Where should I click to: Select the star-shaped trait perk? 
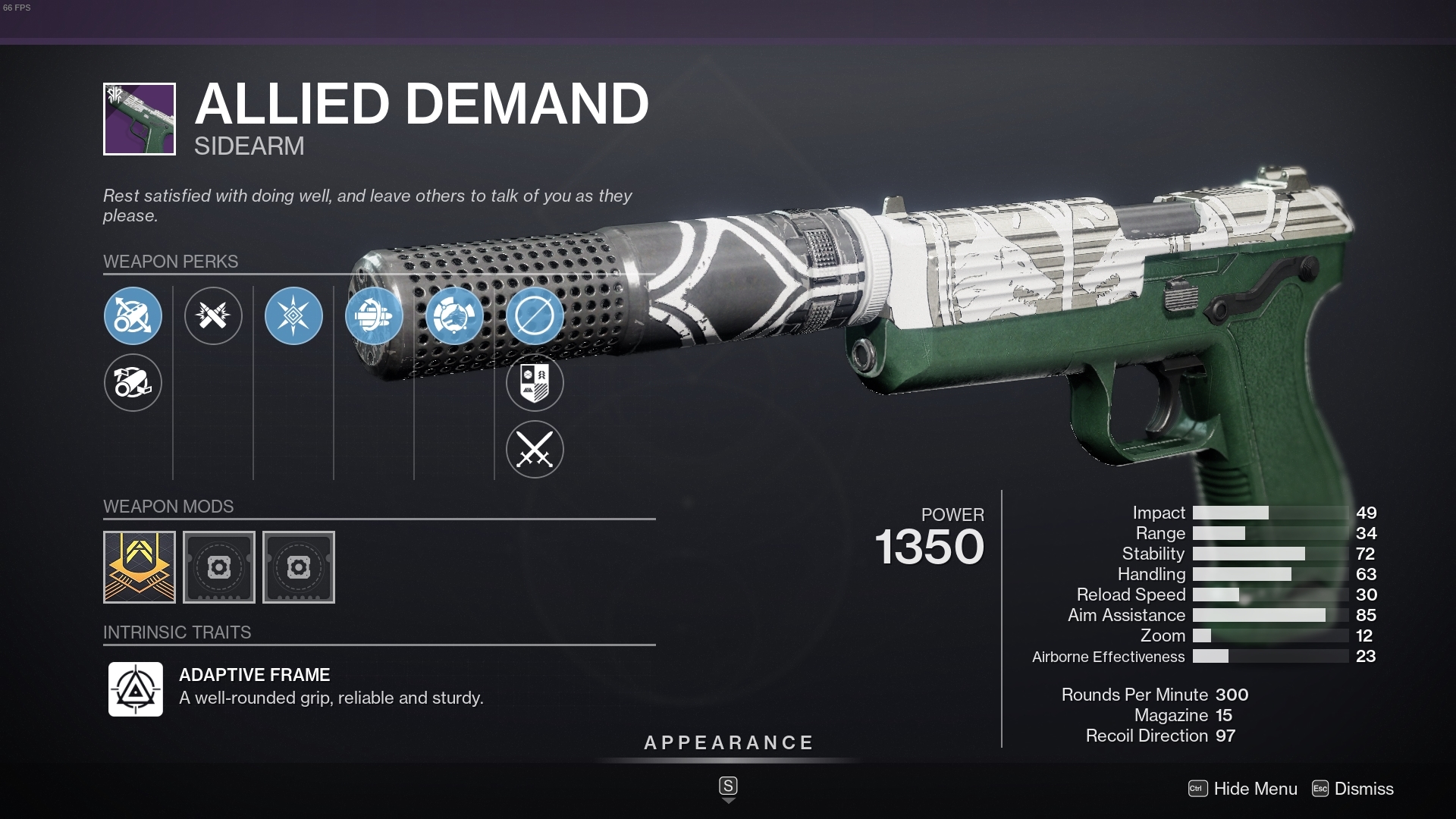(x=293, y=316)
